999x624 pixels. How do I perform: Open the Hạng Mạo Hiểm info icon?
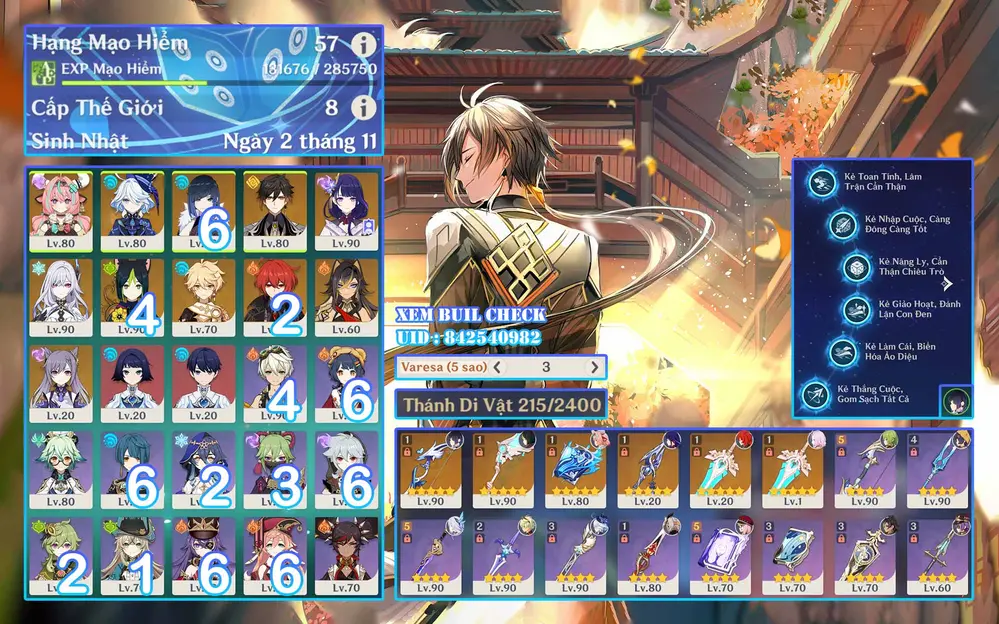click(365, 44)
